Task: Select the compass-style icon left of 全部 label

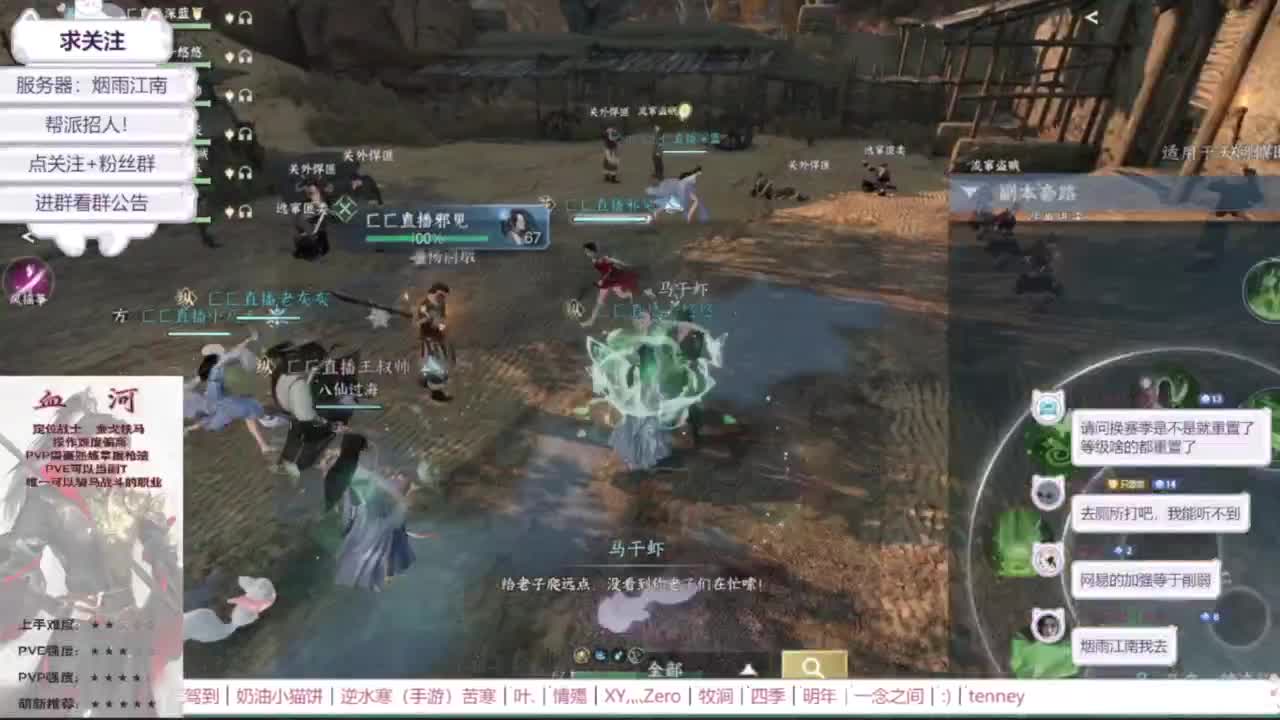Action: click(x=634, y=655)
